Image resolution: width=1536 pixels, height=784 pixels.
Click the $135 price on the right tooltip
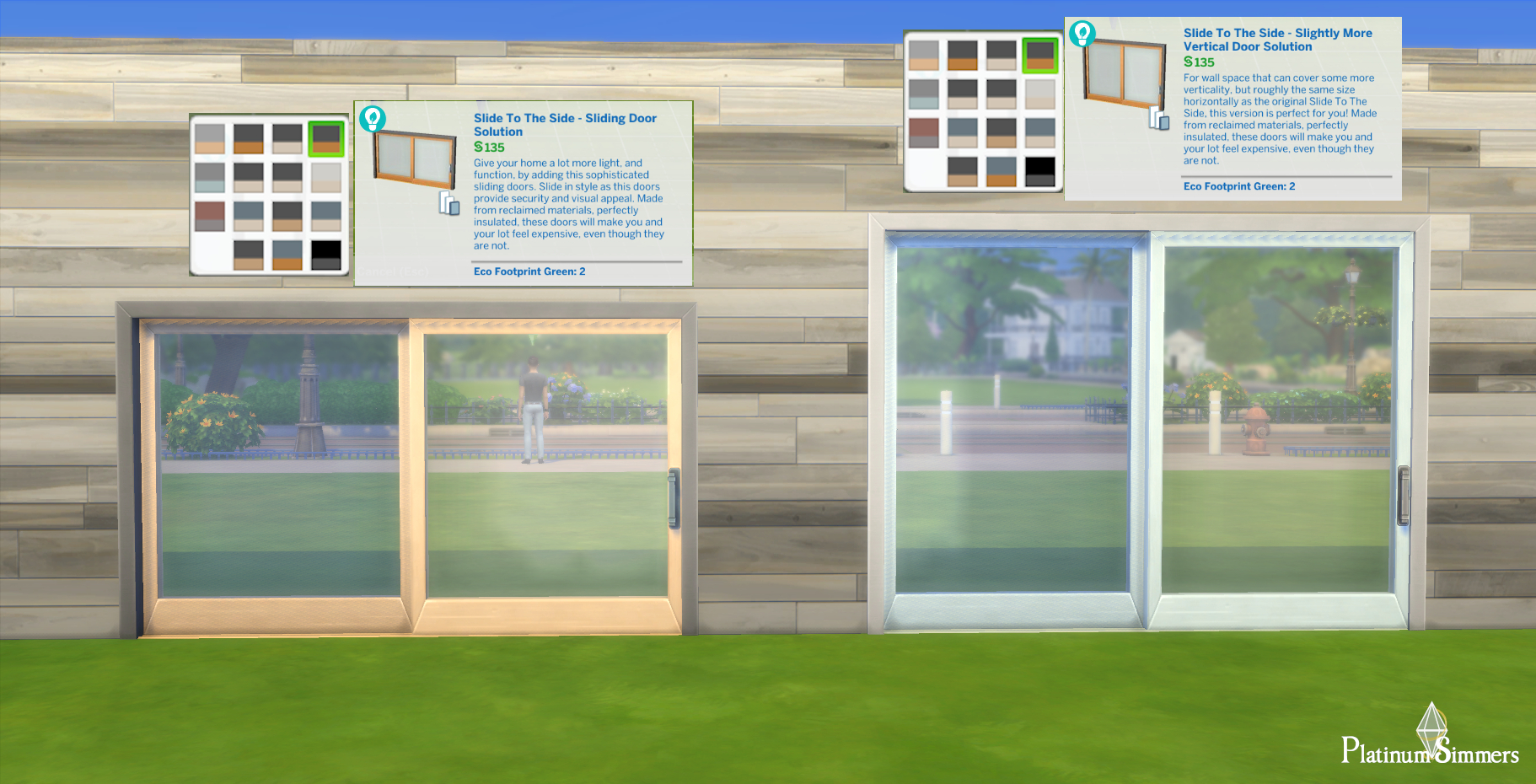pyautogui.click(x=1199, y=62)
